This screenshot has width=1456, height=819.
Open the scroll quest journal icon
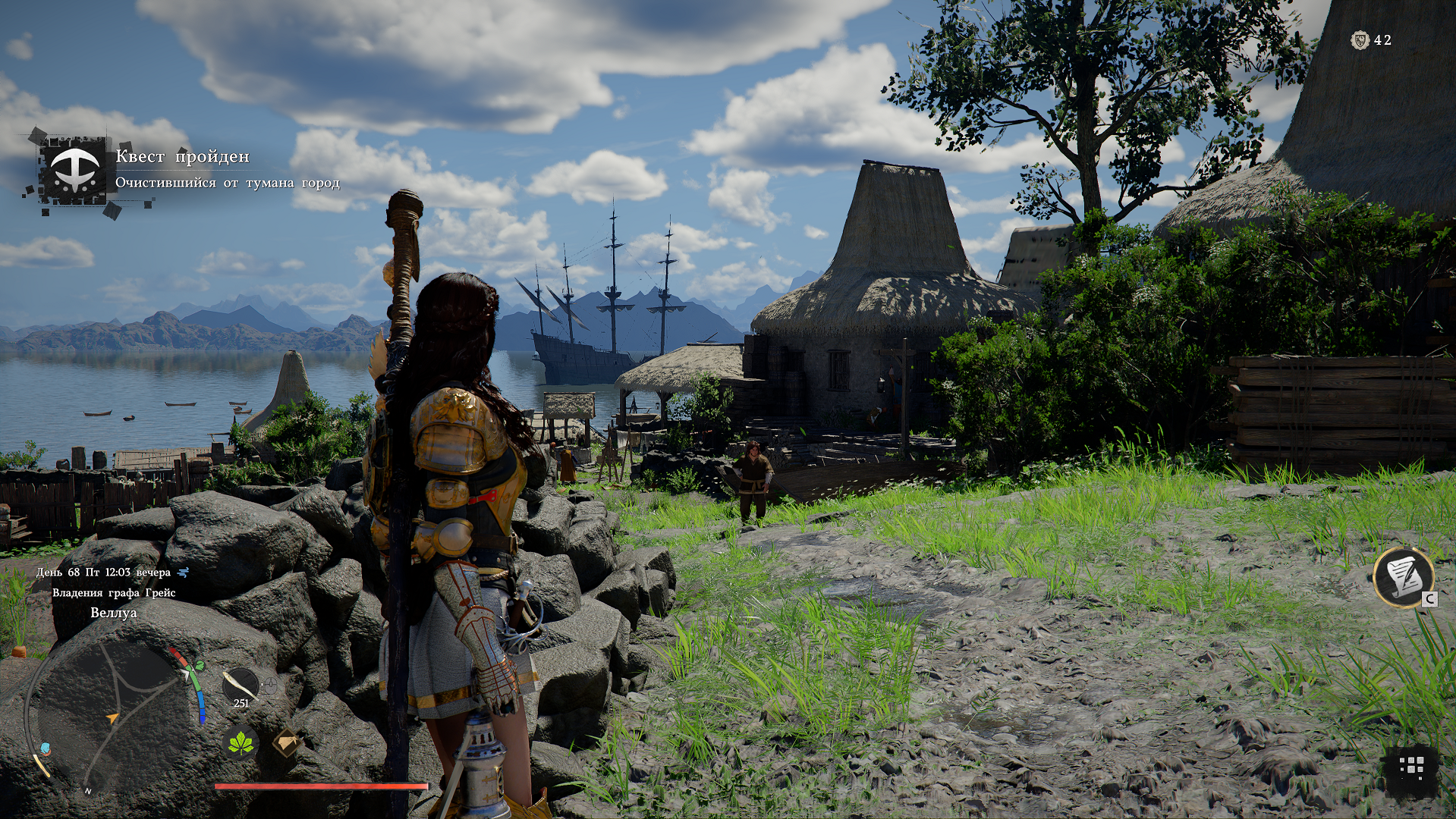coord(1403,577)
